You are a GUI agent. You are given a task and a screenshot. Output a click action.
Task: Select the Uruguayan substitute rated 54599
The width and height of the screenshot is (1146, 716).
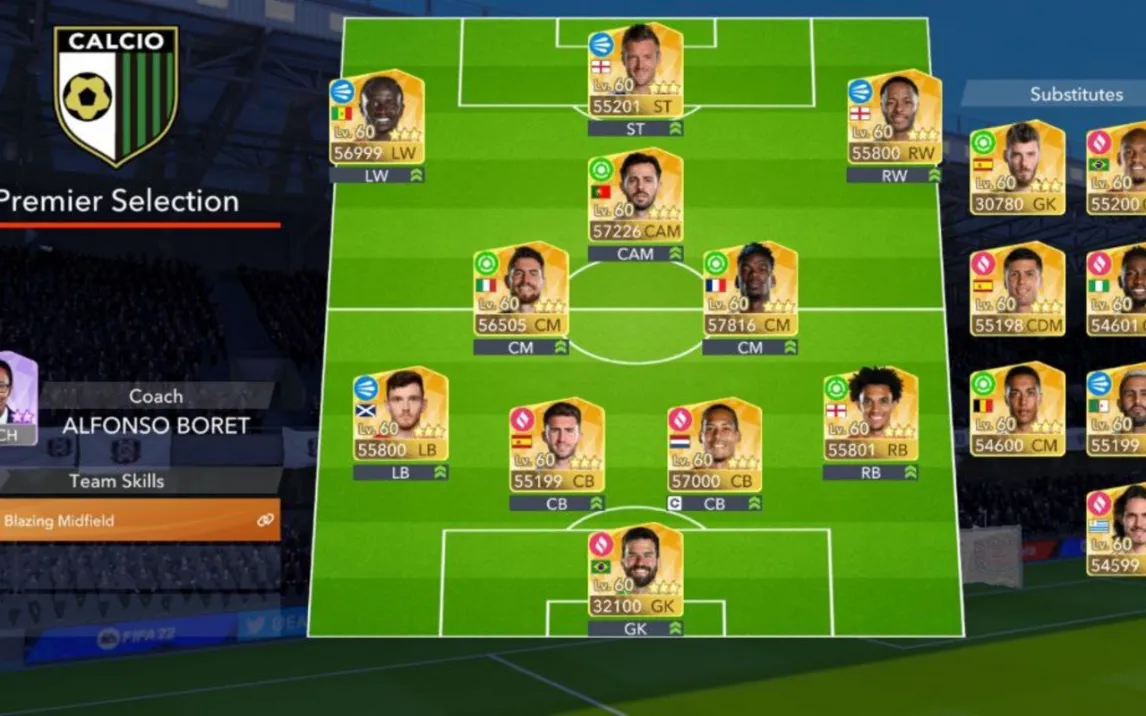point(1117,530)
